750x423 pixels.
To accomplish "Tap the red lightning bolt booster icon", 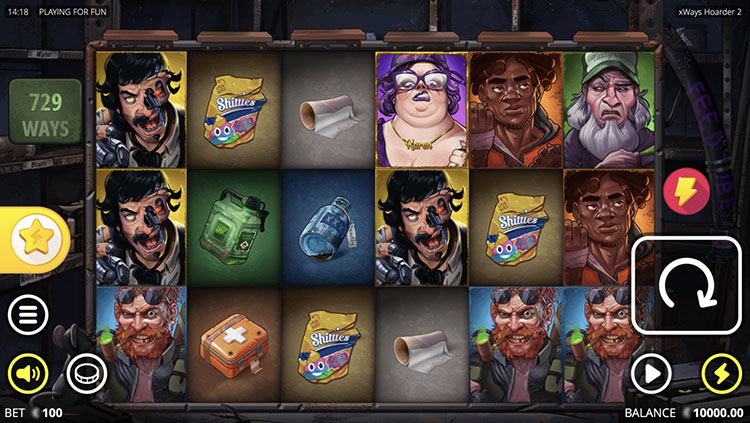I will [686, 190].
